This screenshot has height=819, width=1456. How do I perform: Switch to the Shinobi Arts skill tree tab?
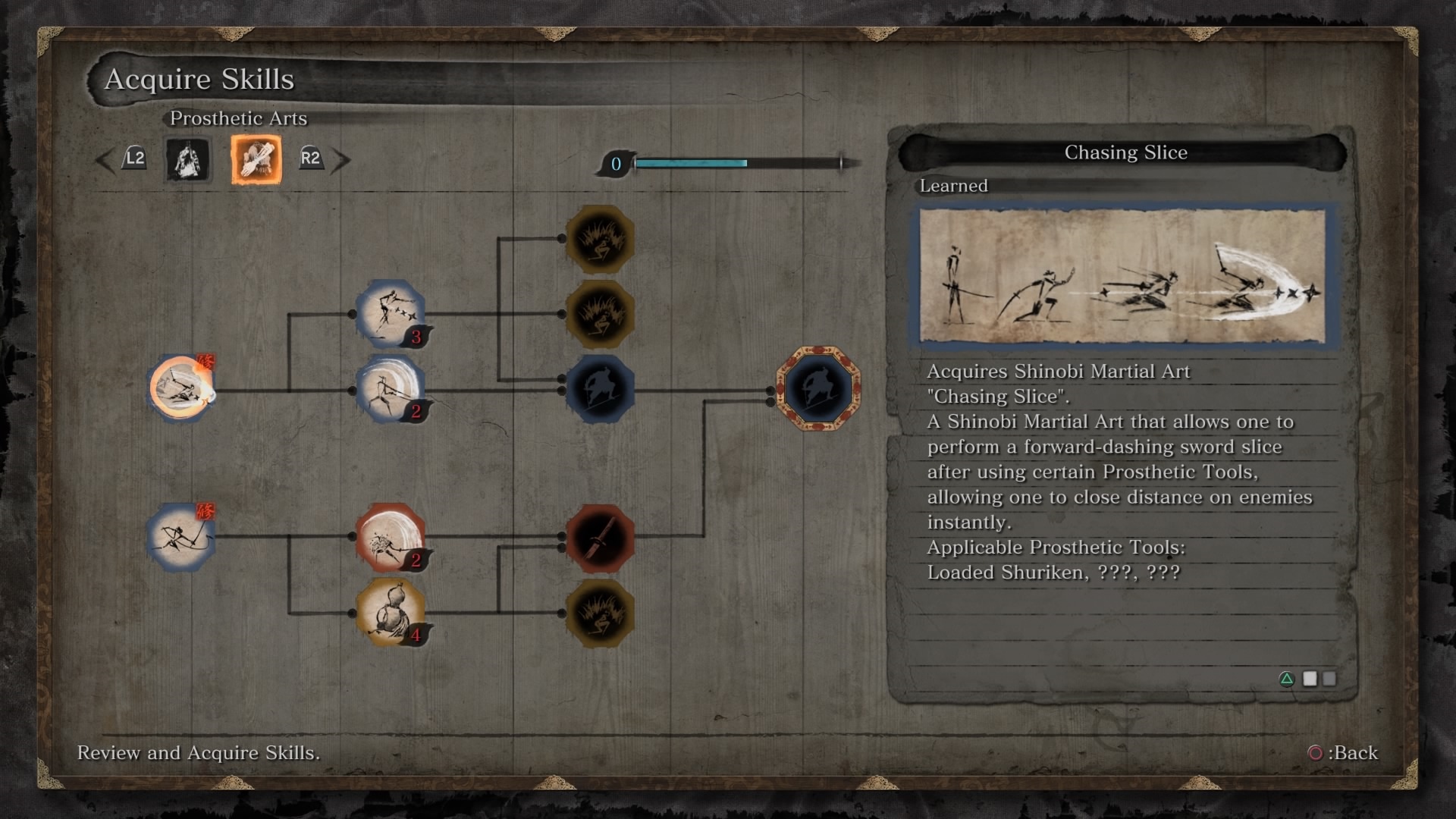(x=187, y=160)
